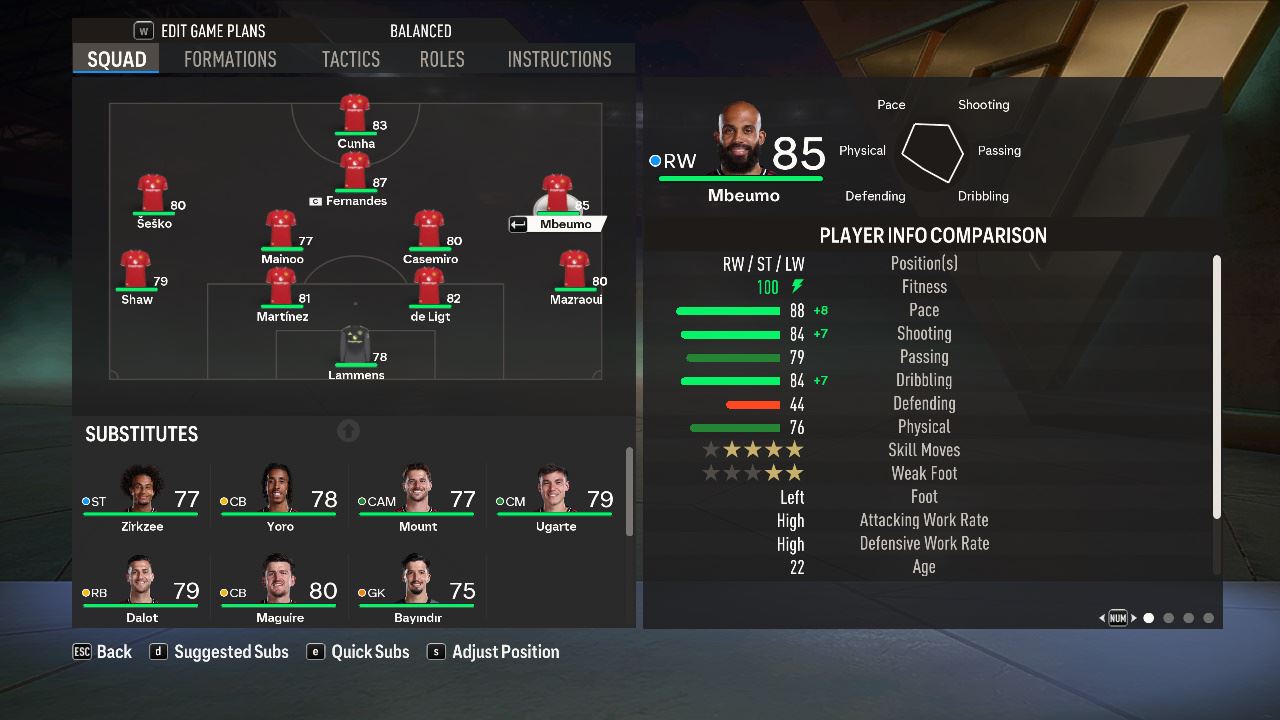Viewport: 1280px width, 720px height.
Task: Choose left back Shaw
Action: pos(136,270)
